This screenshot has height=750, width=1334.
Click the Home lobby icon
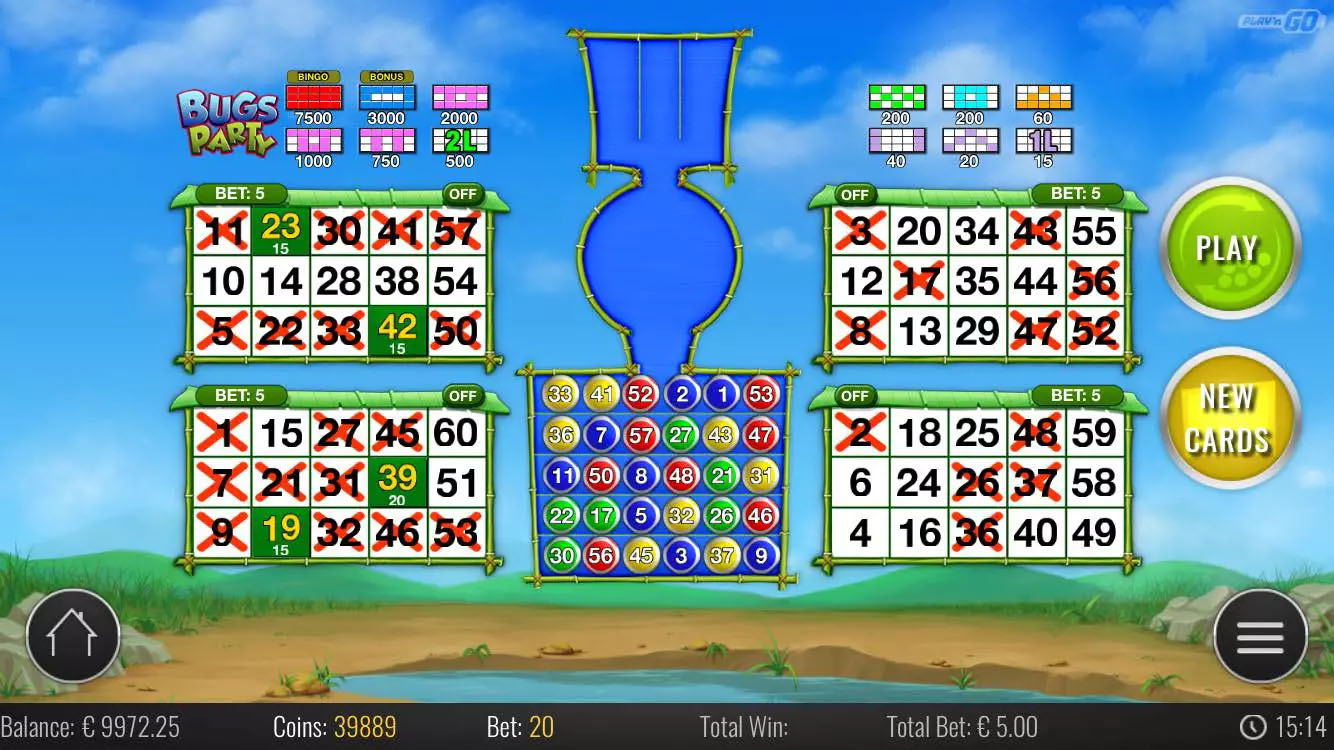(x=73, y=635)
